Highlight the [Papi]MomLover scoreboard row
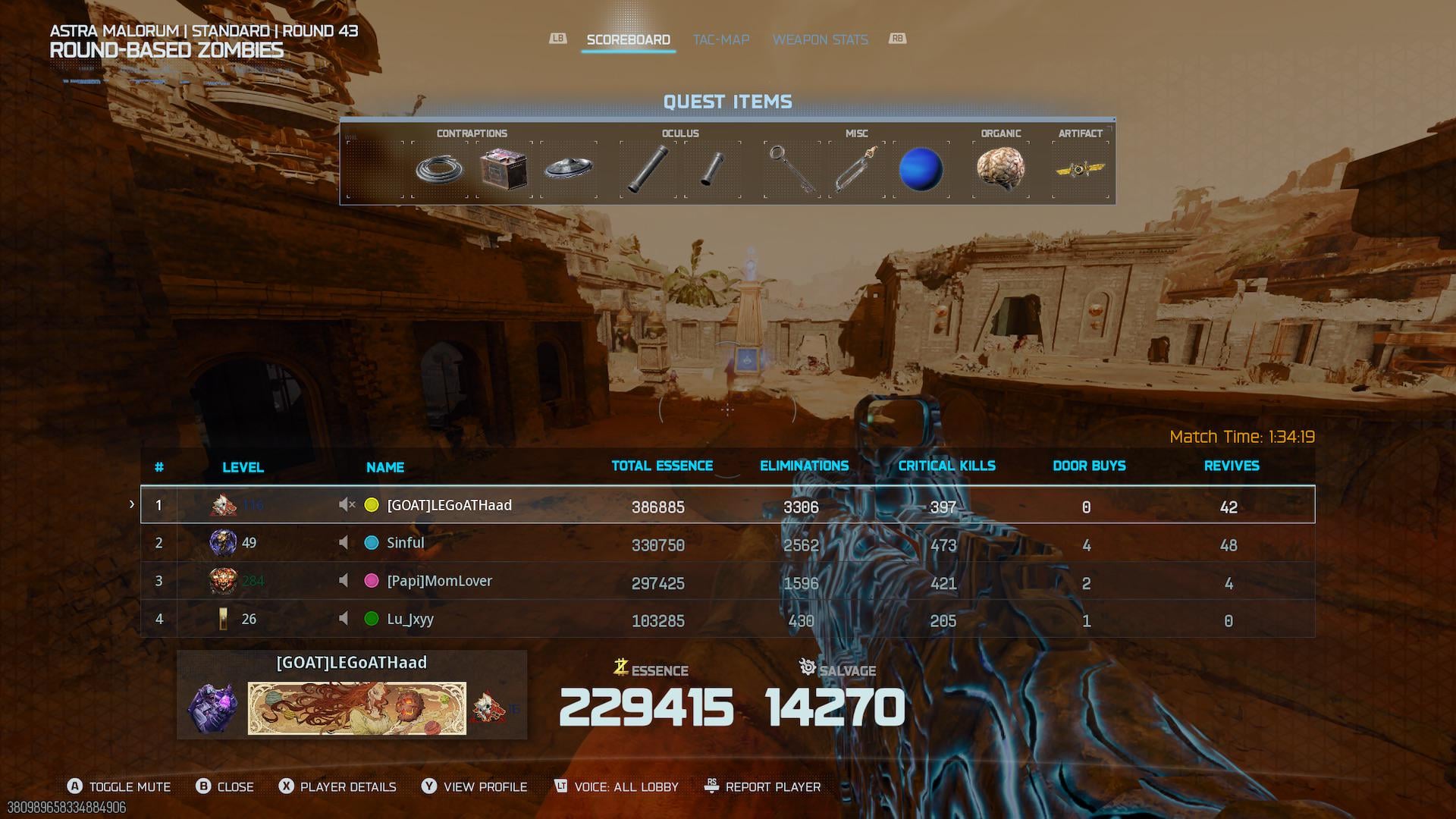The width and height of the screenshot is (1456, 819). (727, 581)
